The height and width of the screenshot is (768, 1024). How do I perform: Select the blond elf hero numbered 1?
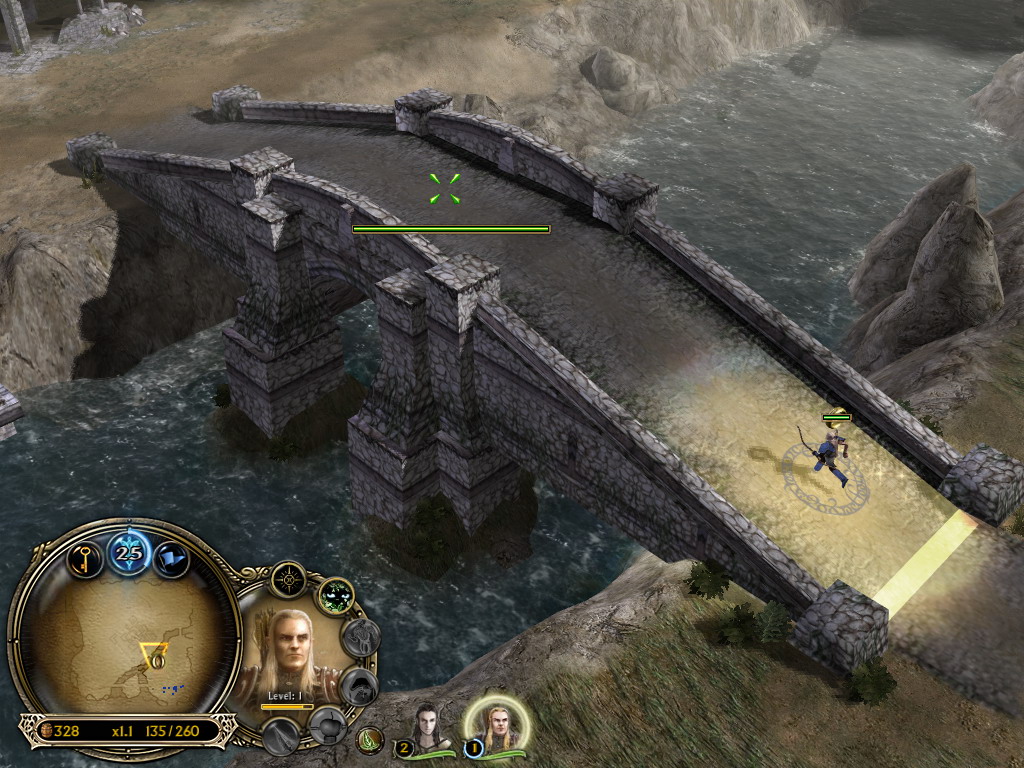pyautogui.click(x=497, y=727)
